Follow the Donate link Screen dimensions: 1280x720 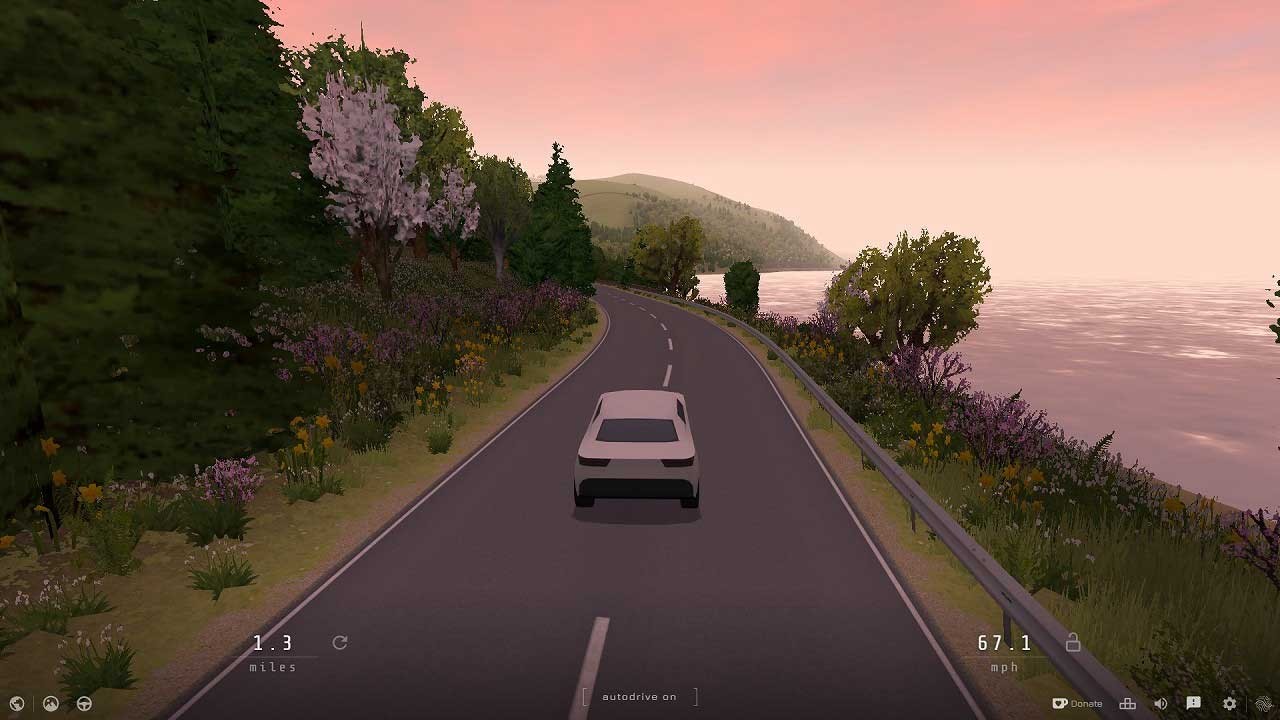[x=1083, y=703]
